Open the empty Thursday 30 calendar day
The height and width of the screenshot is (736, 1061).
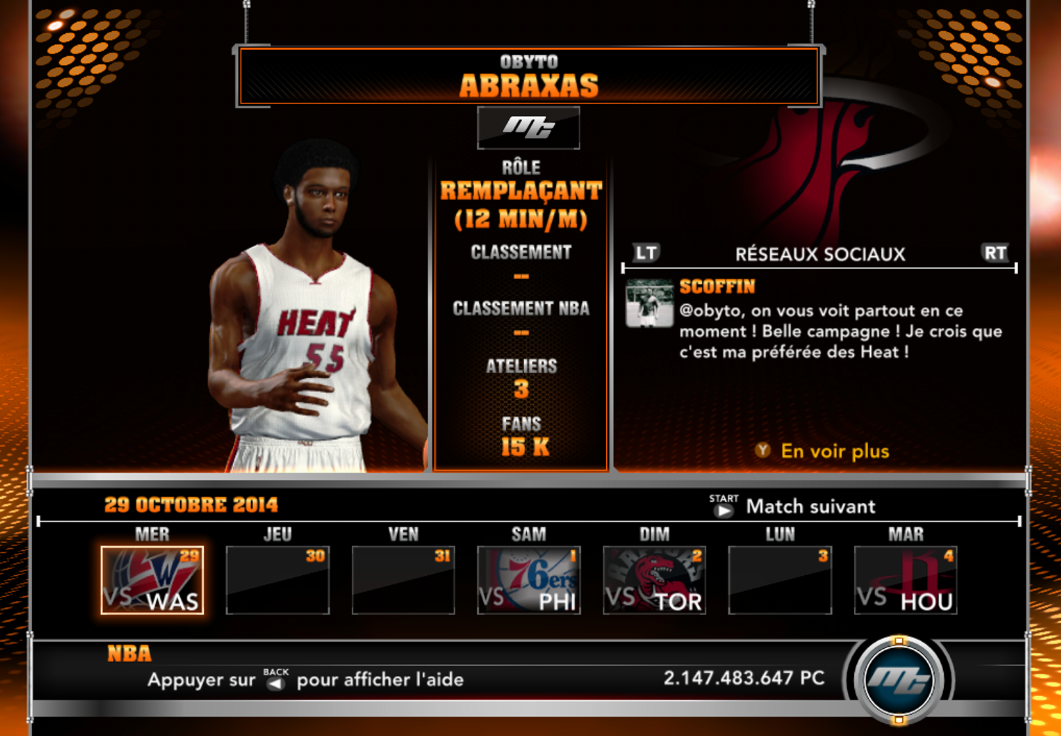(278, 580)
